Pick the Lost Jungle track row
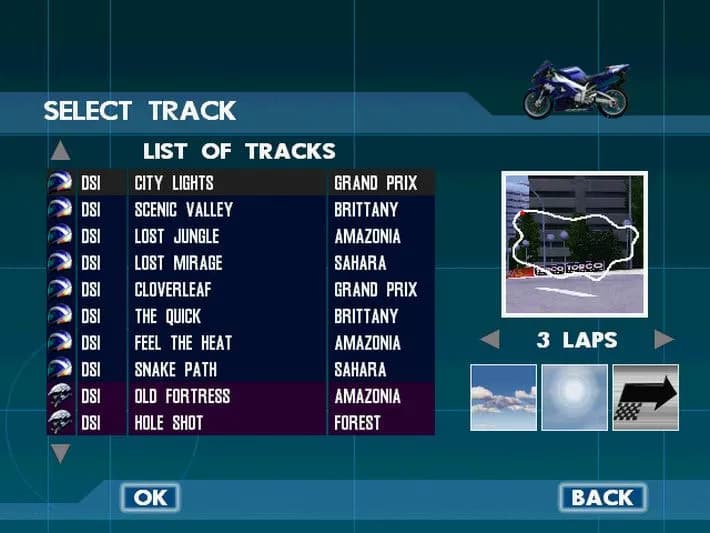 click(240, 237)
